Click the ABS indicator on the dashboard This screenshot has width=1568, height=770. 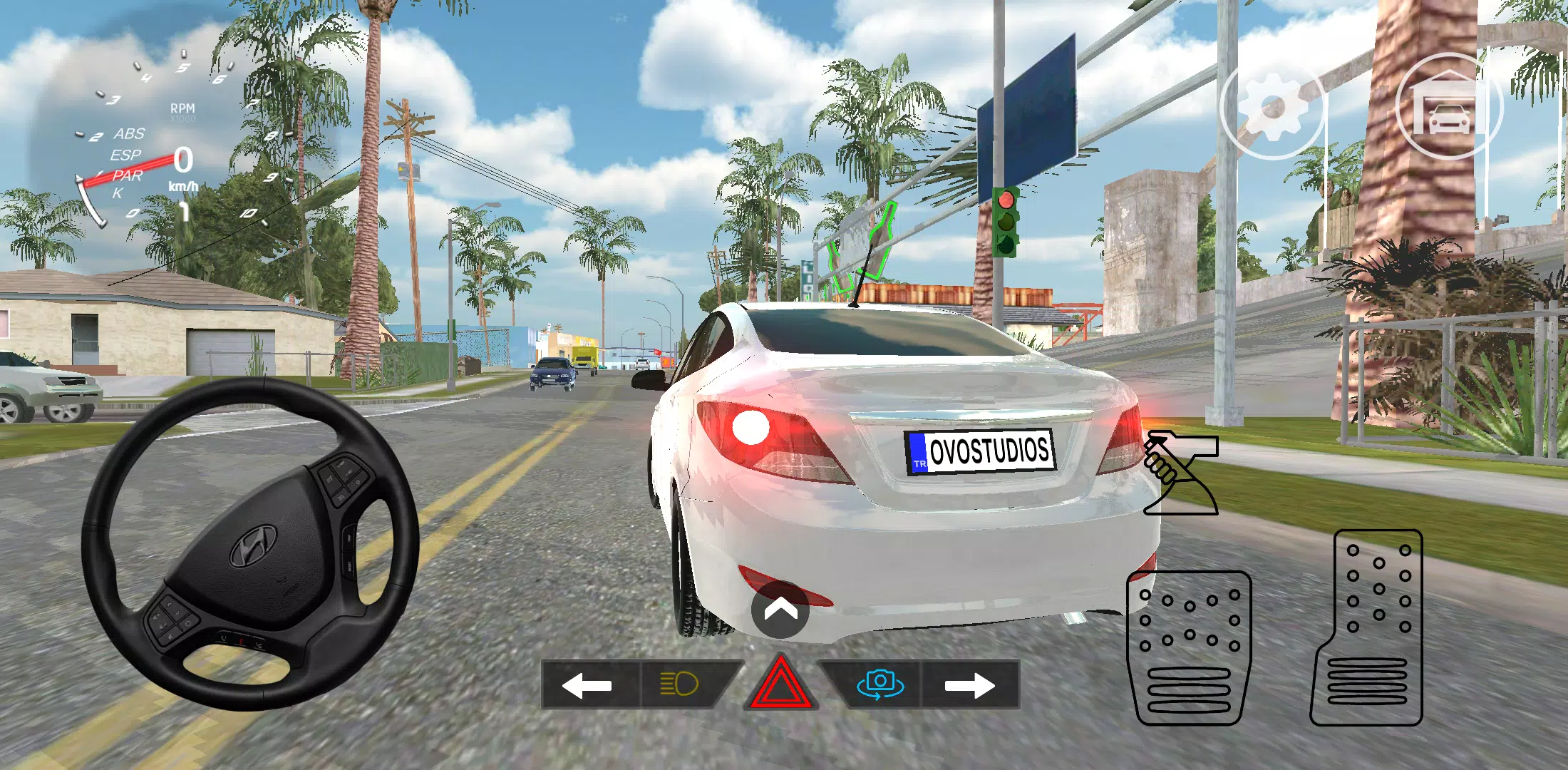pyautogui.click(x=129, y=133)
